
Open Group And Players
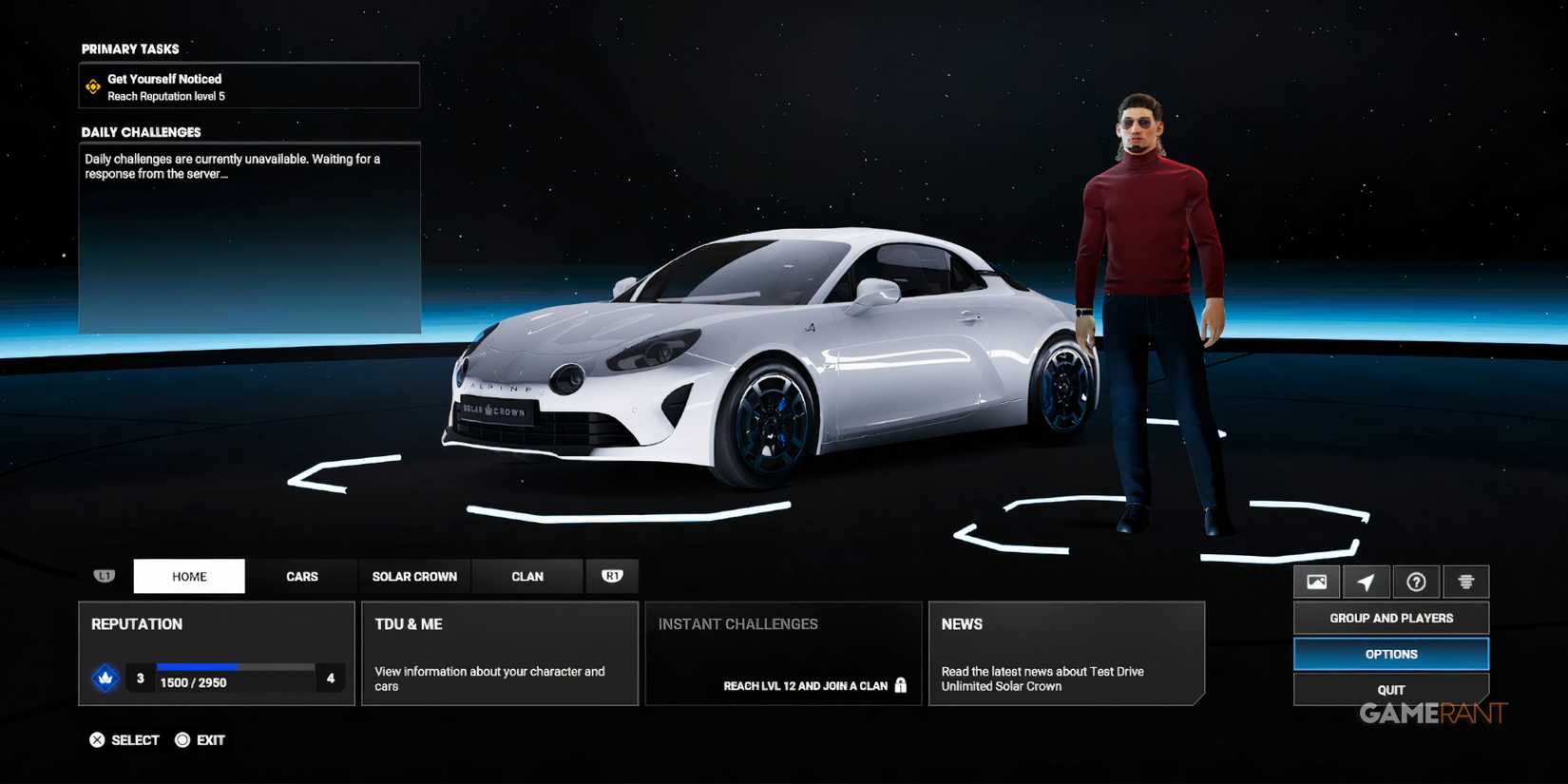(1390, 618)
